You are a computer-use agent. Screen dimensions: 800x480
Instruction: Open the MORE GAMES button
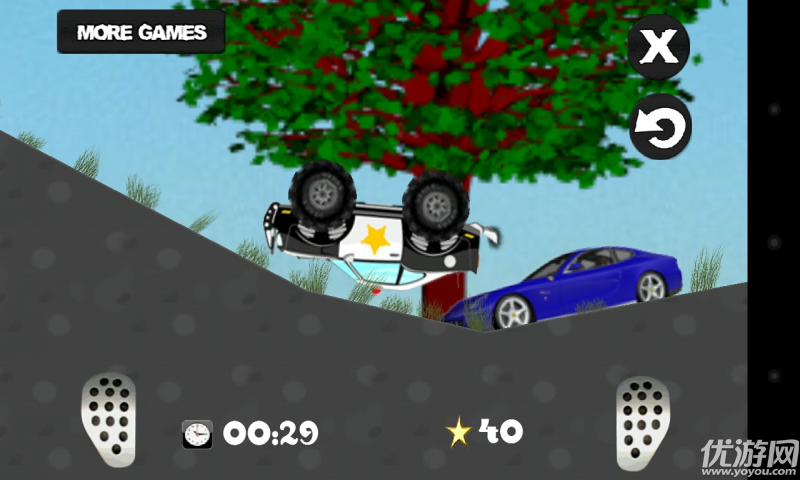click(141, 32)
